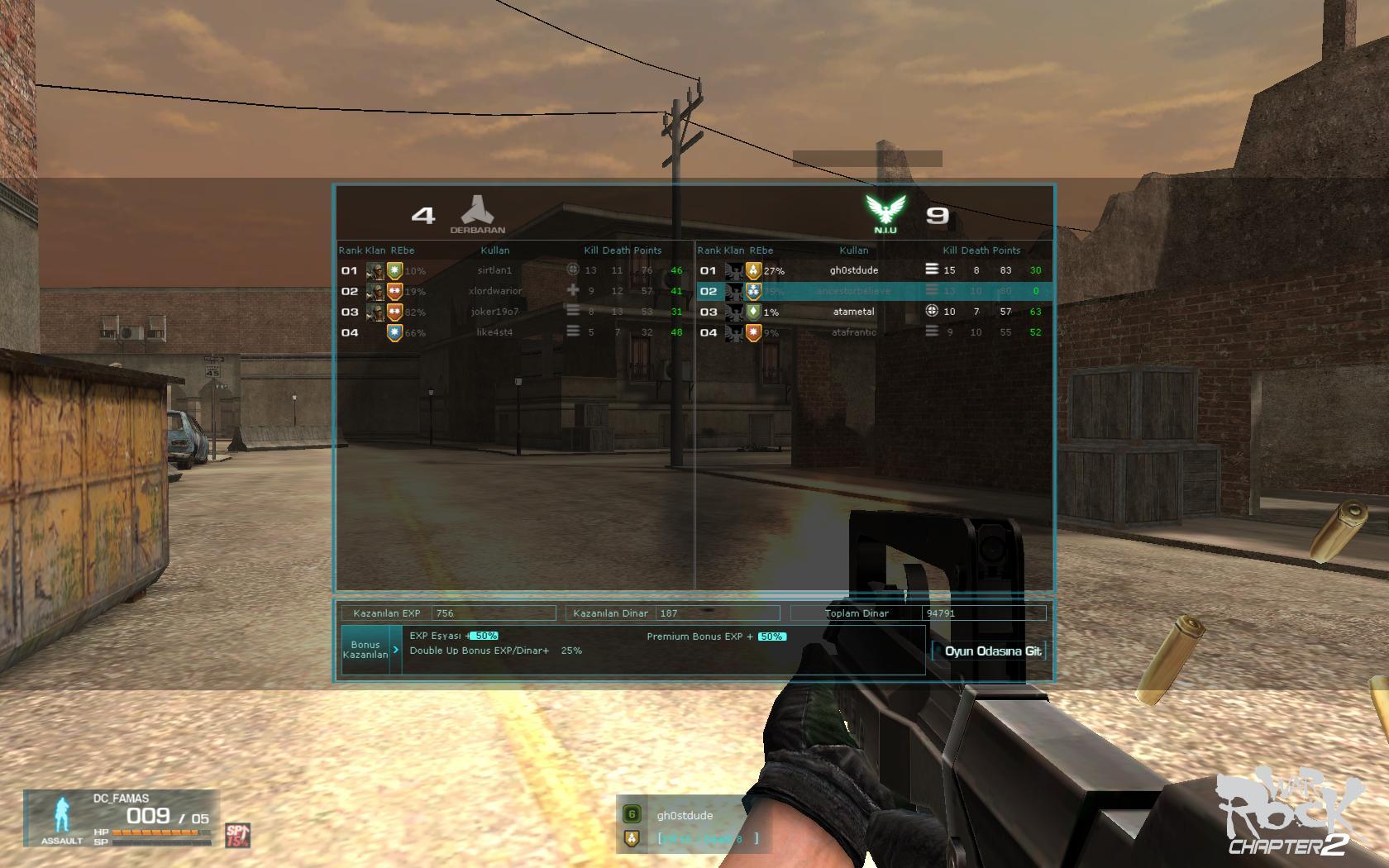This screenshot has height=868, width=1389.
Task: Click the Oyun Odasına Git button
Action: tap(990, 651)
